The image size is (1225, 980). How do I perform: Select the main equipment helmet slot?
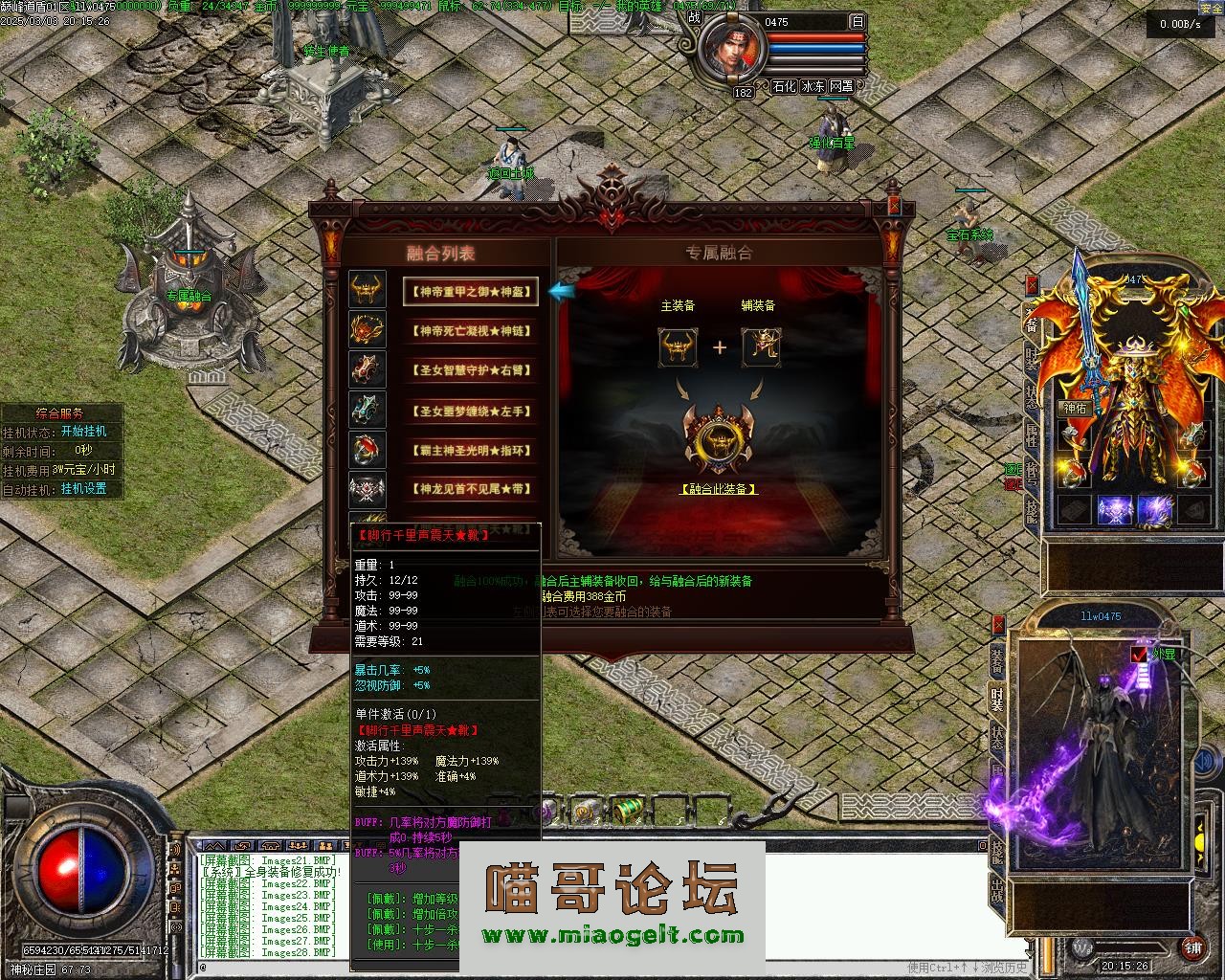point(678,346)
